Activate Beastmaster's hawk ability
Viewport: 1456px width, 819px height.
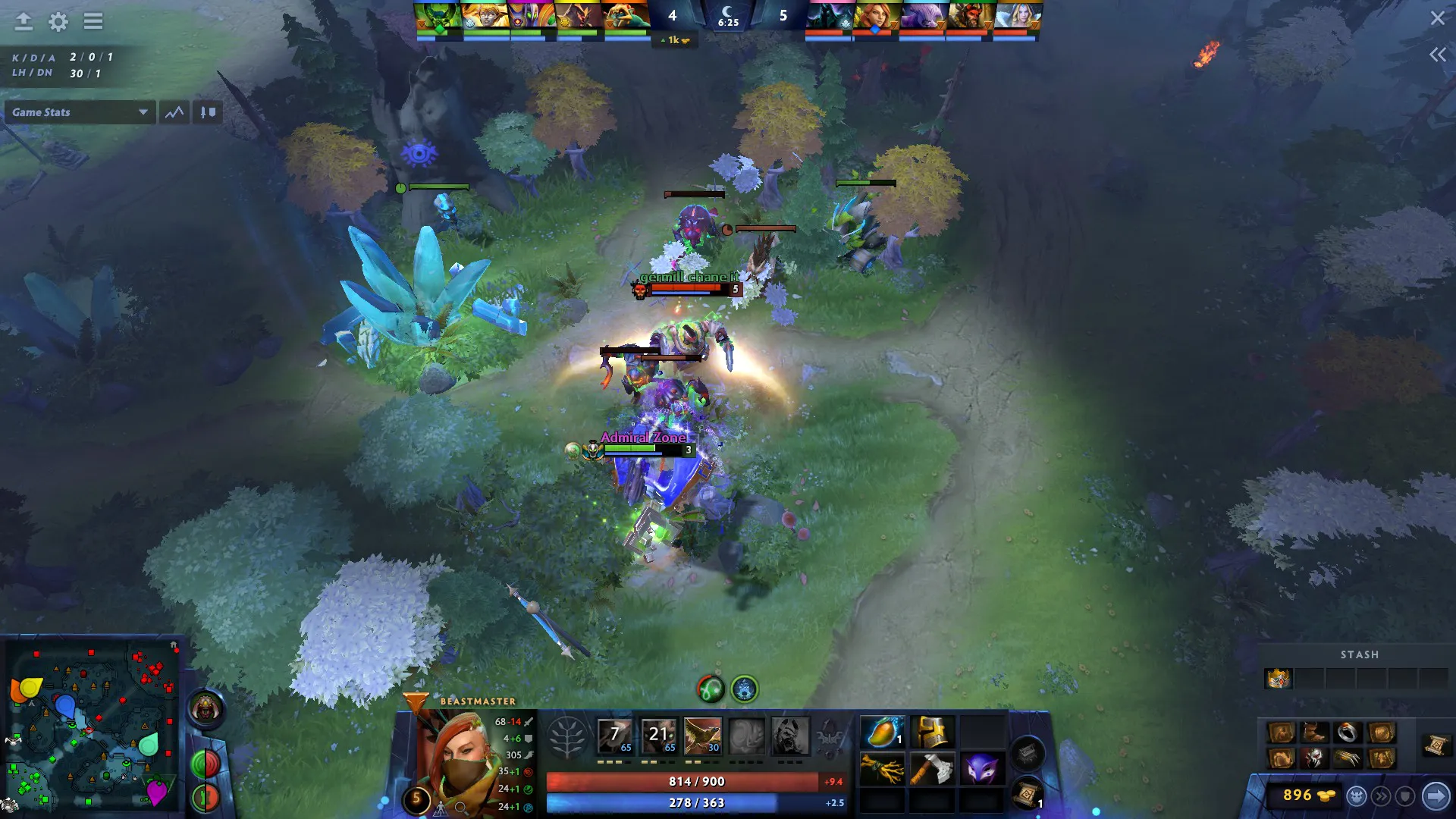pos(702,736)
